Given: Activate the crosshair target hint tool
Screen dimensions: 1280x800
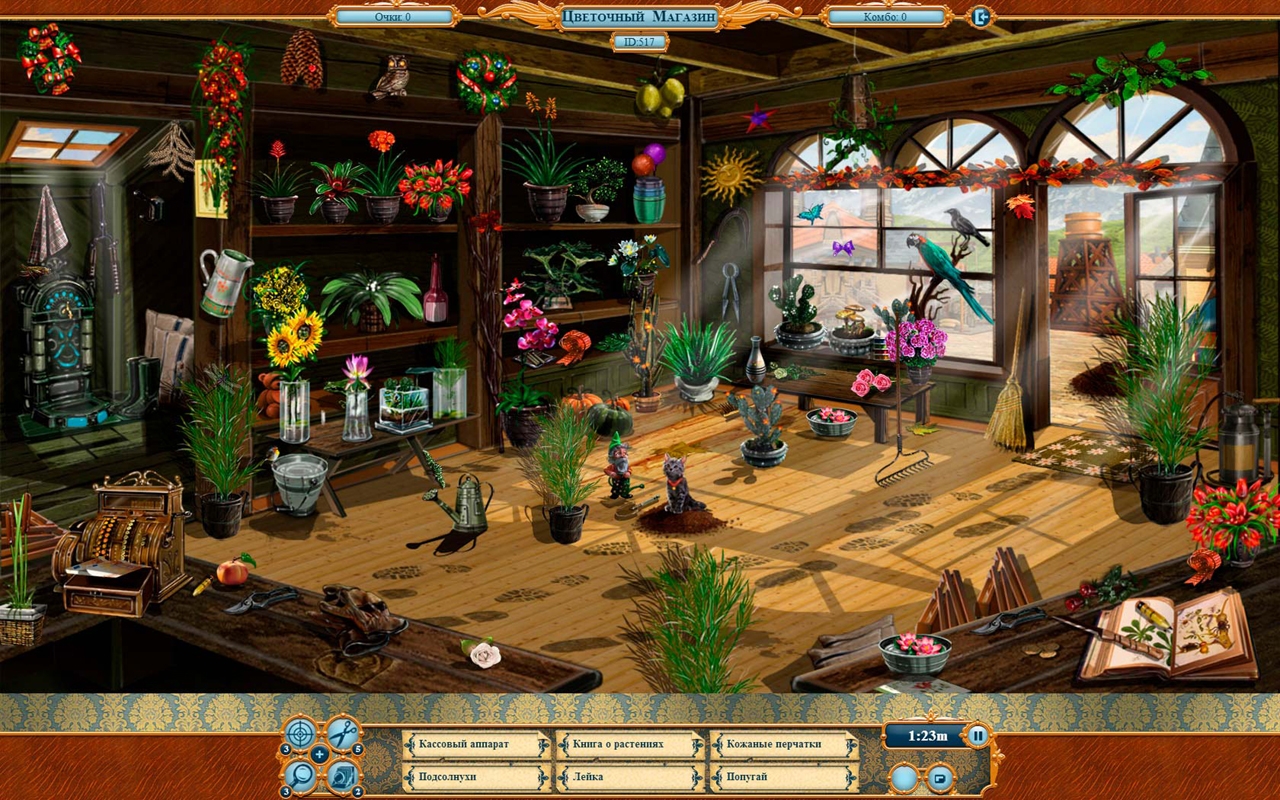Looking at the screenshot, I should pos(299,734).
